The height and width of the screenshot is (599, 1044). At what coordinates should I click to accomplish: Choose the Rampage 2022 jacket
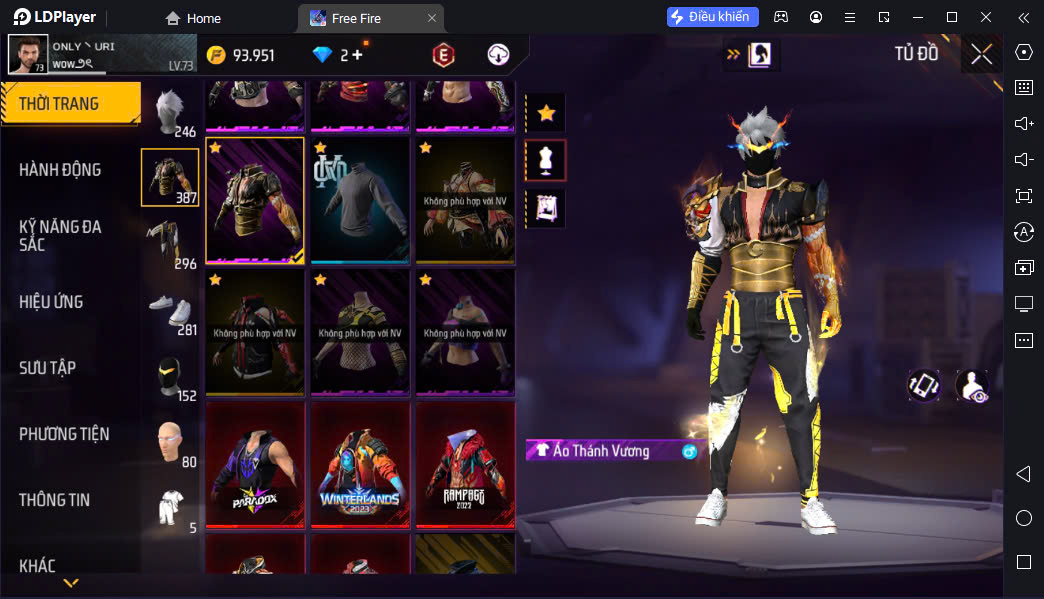pos(465,465)
